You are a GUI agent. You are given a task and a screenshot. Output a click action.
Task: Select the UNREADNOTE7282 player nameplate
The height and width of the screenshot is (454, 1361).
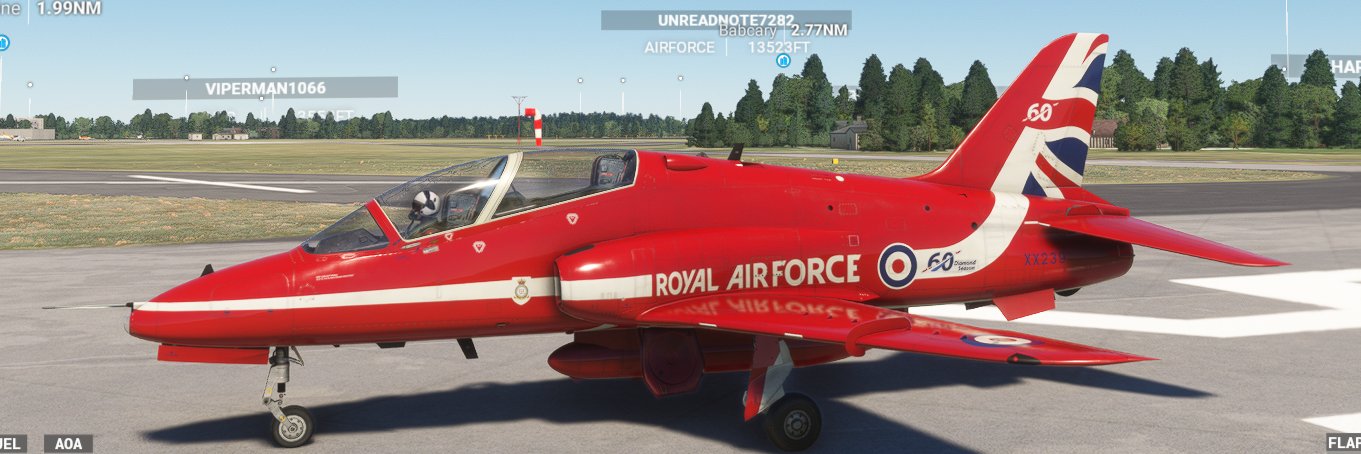click(x=726, y=20)
